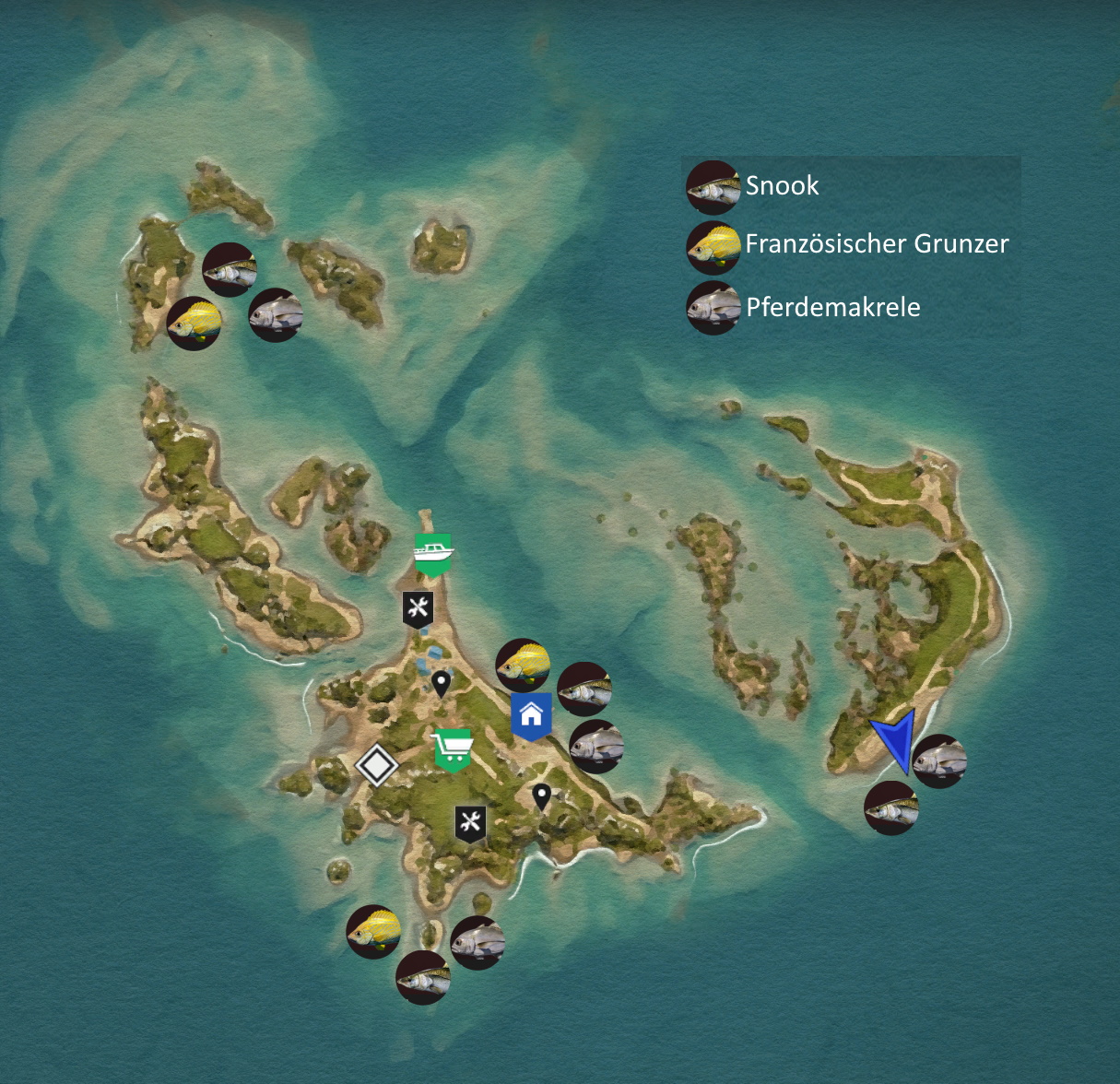Select the blue home marker
Image resolution: width=1120 pixels, height=1084 pixels.
coord(531,714)
